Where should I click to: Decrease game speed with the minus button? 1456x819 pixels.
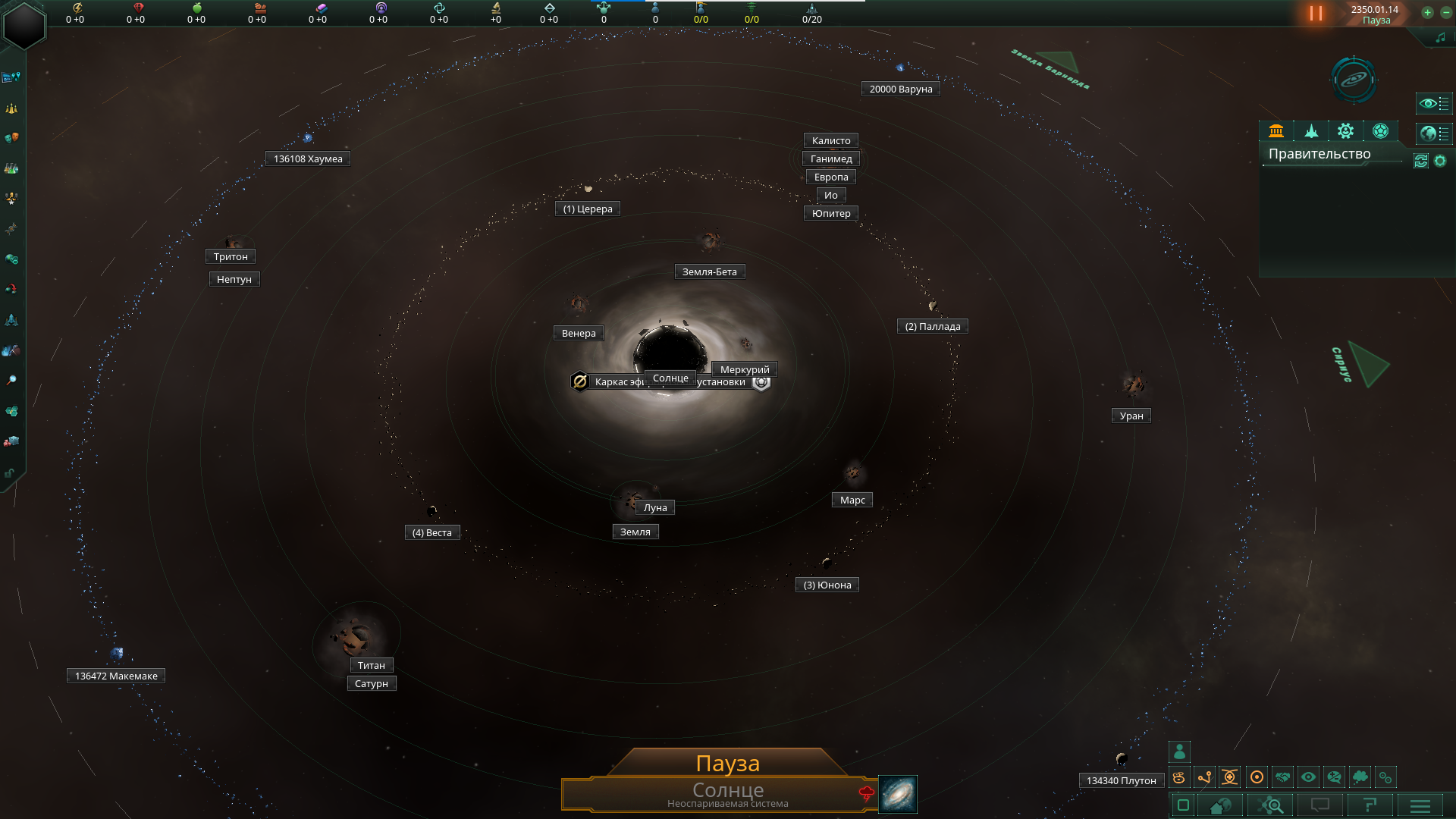[1446, 13]
